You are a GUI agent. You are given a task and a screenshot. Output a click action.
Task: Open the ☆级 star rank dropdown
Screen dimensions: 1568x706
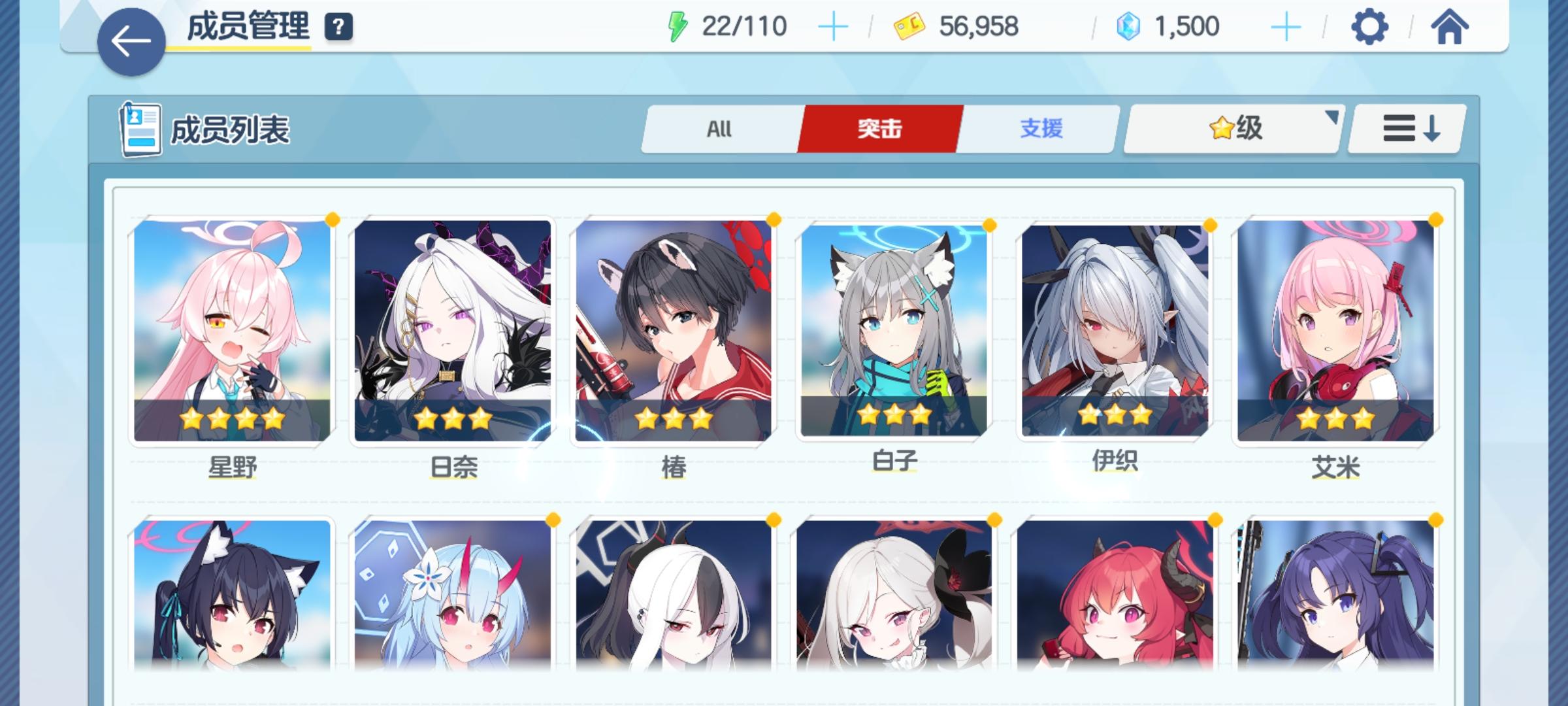click(1232, 128)
